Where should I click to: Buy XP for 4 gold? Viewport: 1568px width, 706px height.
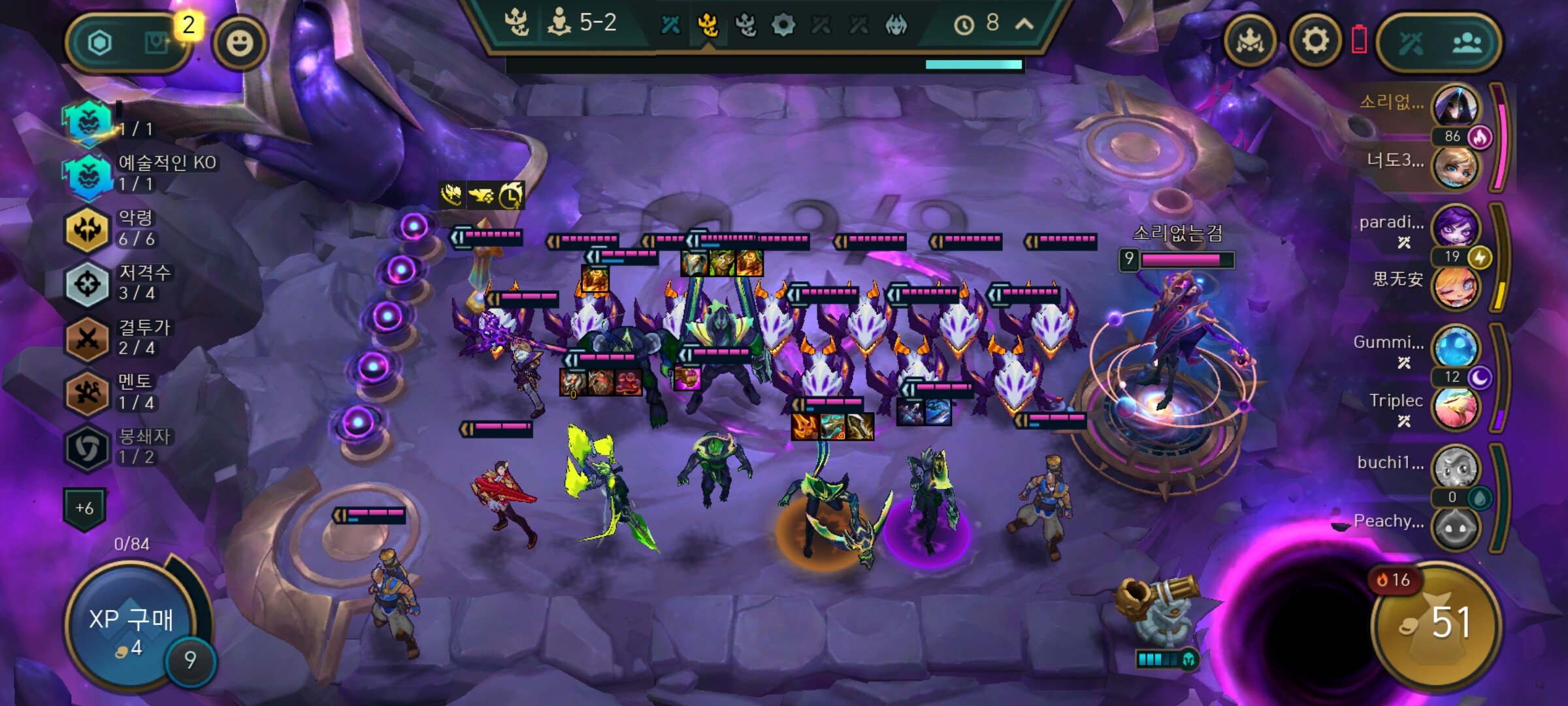131,628
